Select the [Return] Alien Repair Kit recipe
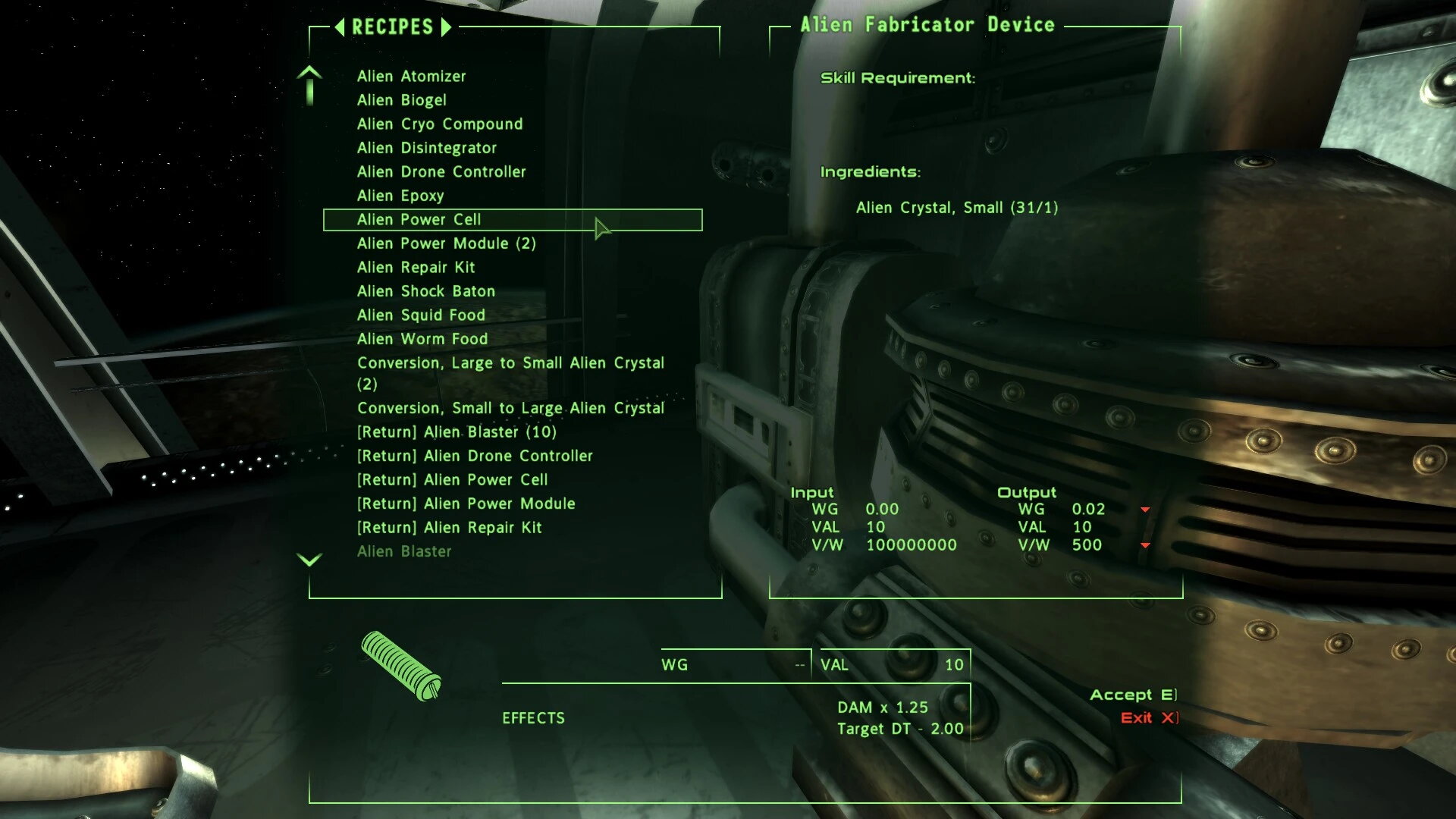The height and width of the screenshot is (819, 1456). point(449,527)
